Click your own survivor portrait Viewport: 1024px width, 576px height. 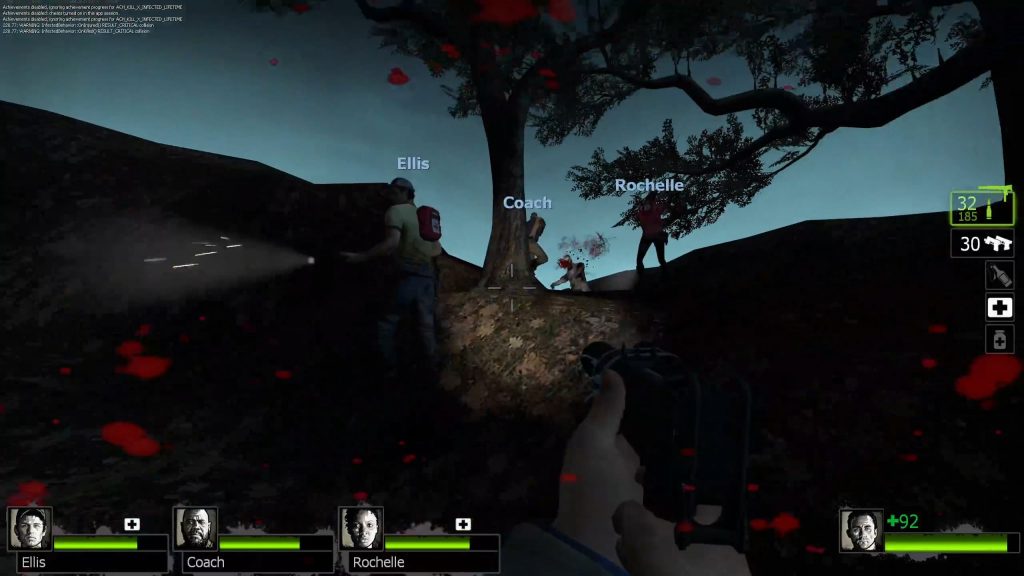pyautogui.click(x=861, y=531)
